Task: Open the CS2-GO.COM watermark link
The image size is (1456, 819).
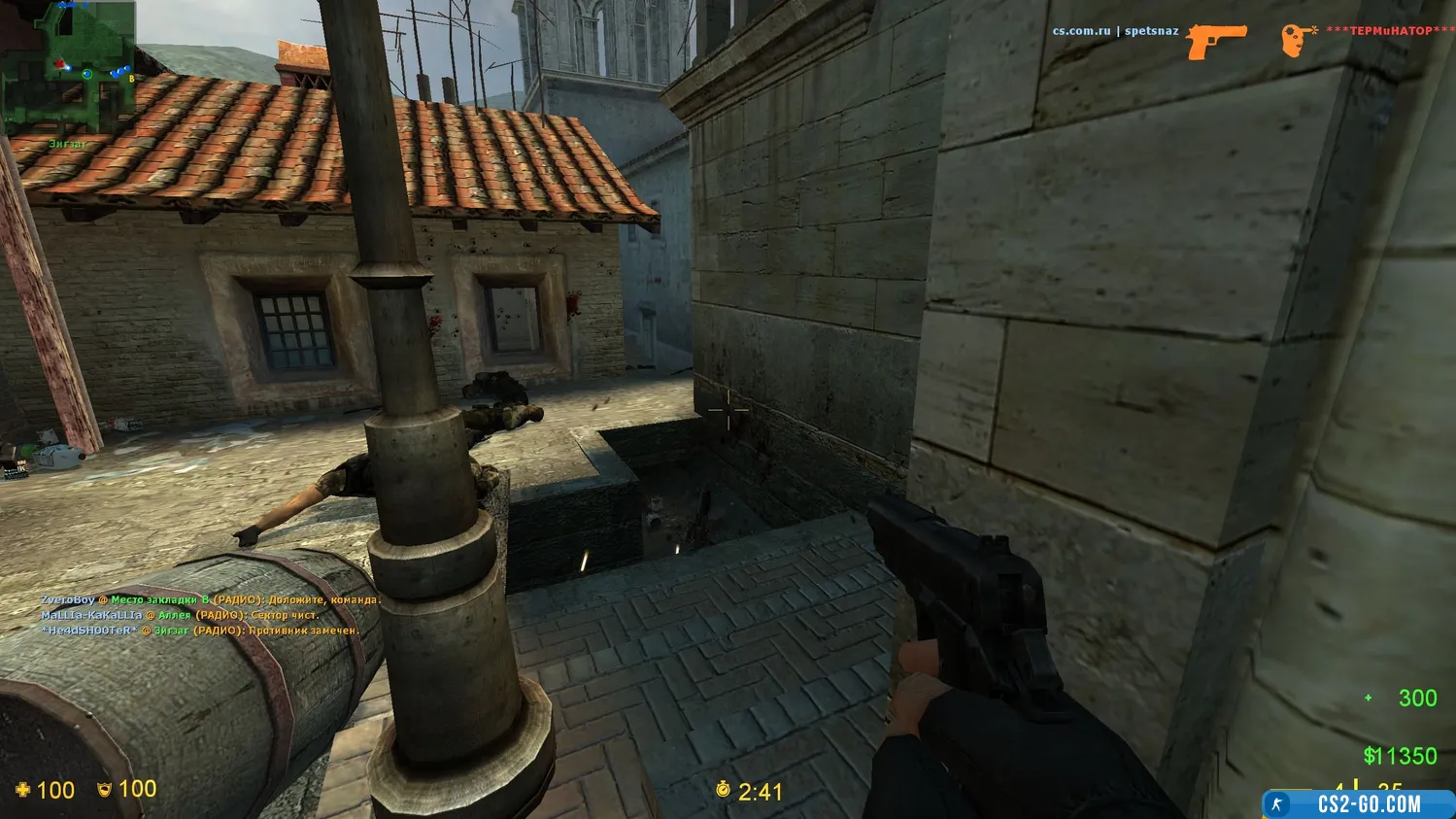Action: pyautogui.click(x=1358, y=804)
